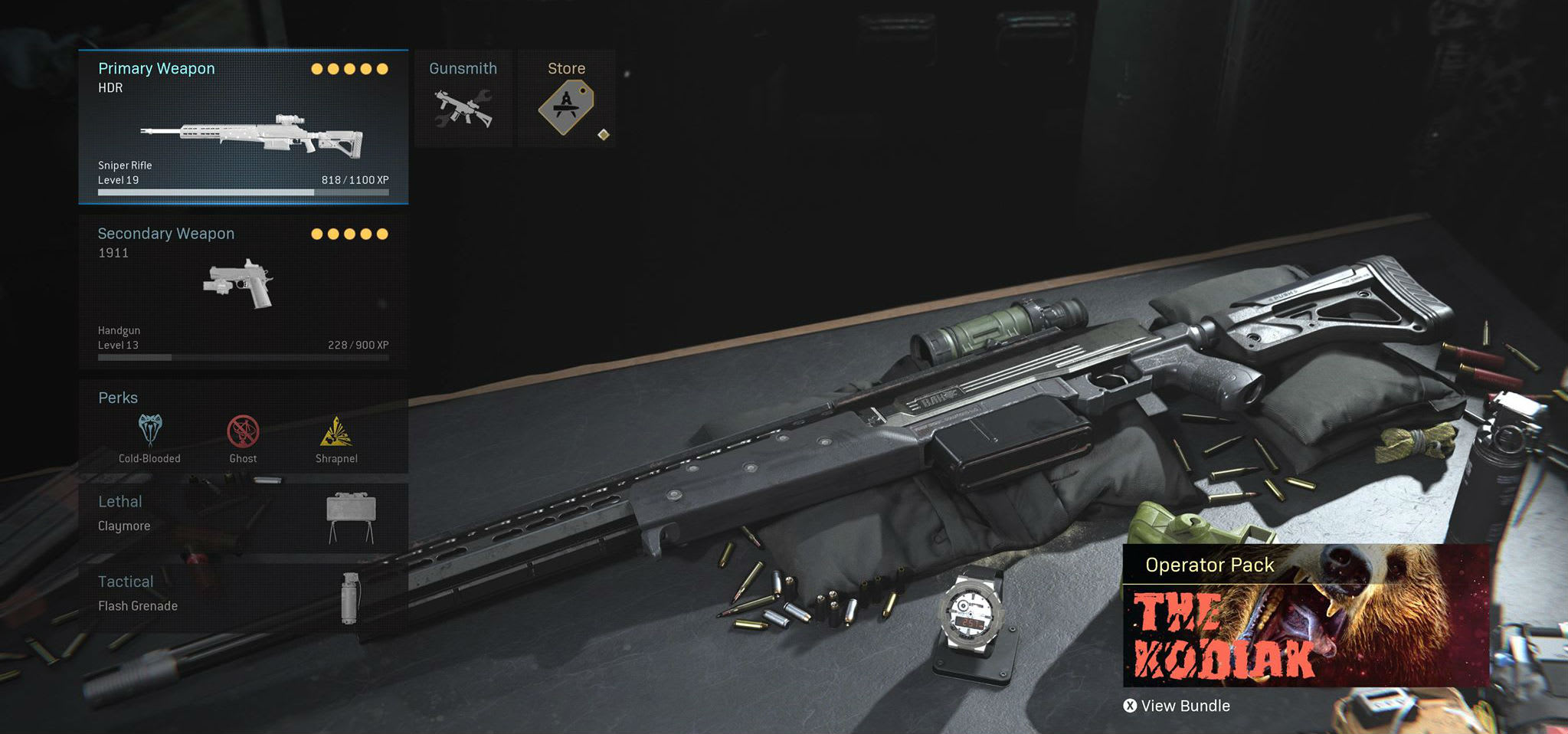Open the weapon Store
Screen dimensions: 1568x734
tap(566, 99)
